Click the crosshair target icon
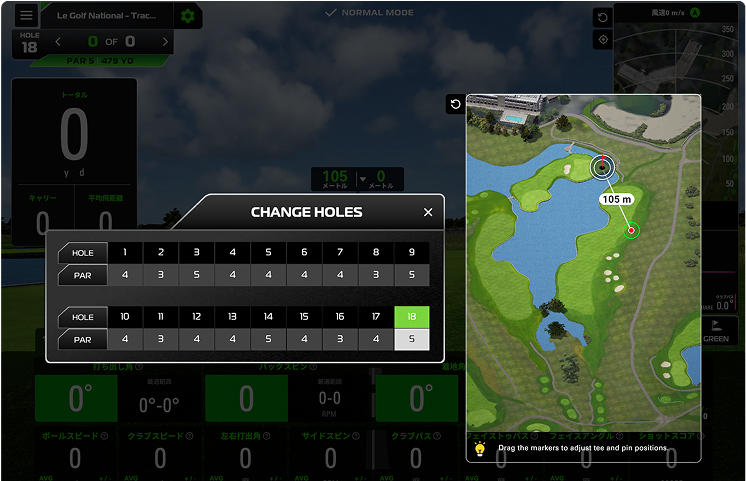Viewport: 746px width, 481px height. 603,40
